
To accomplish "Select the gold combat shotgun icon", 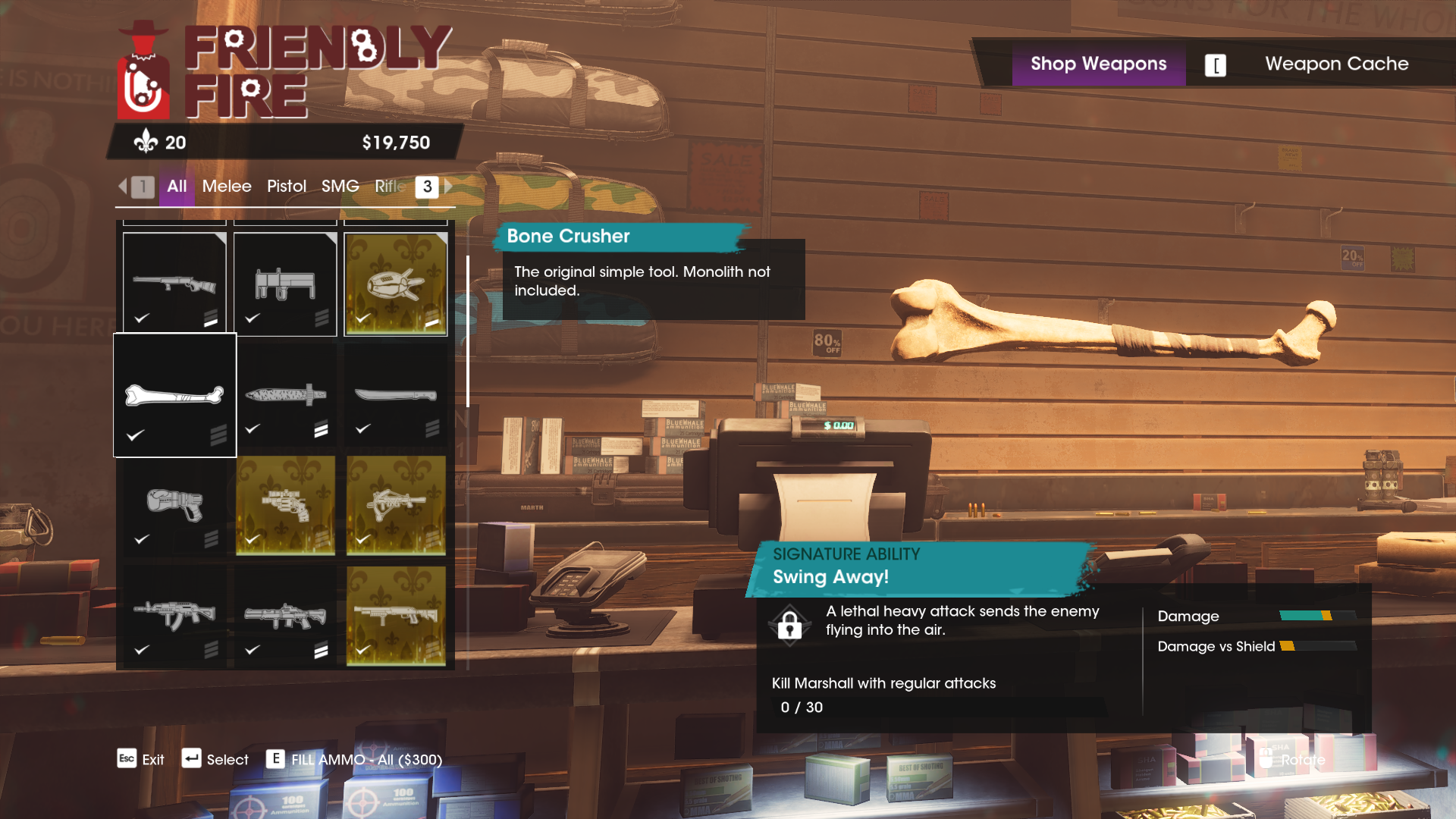I will pos(396,616).
